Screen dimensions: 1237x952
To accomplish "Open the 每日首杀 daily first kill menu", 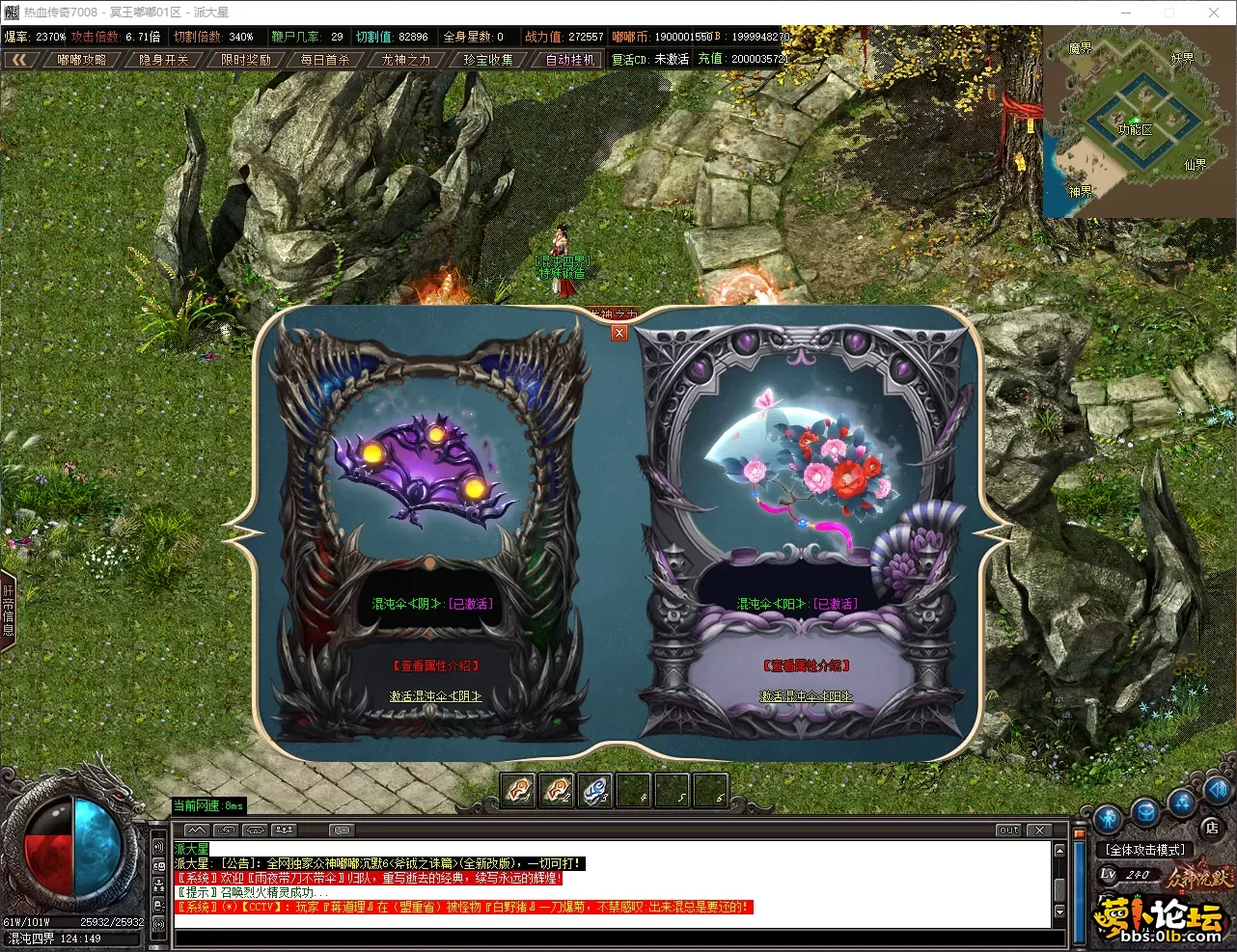I will coord(325,60).
